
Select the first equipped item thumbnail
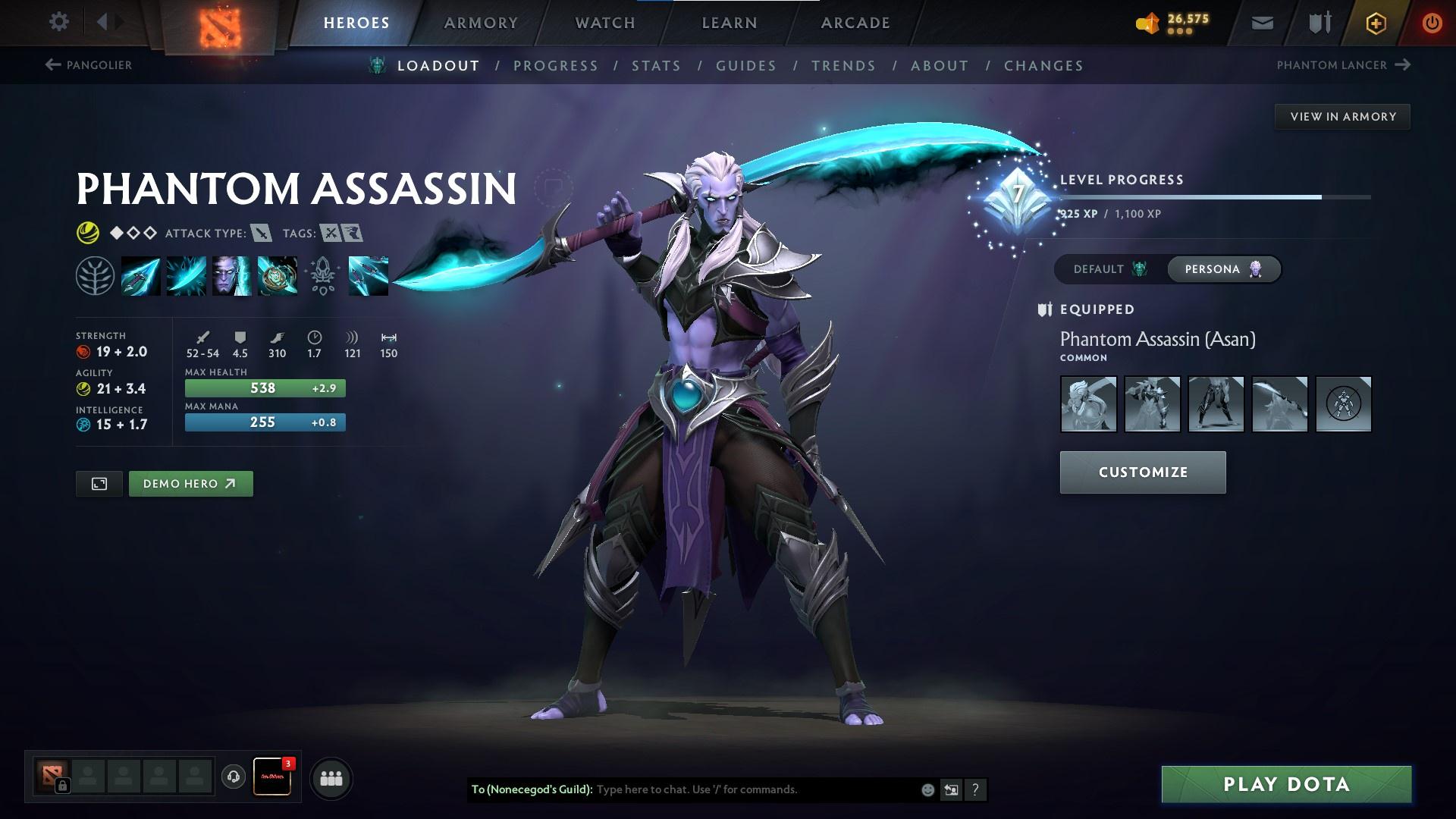click(1088, 404)
